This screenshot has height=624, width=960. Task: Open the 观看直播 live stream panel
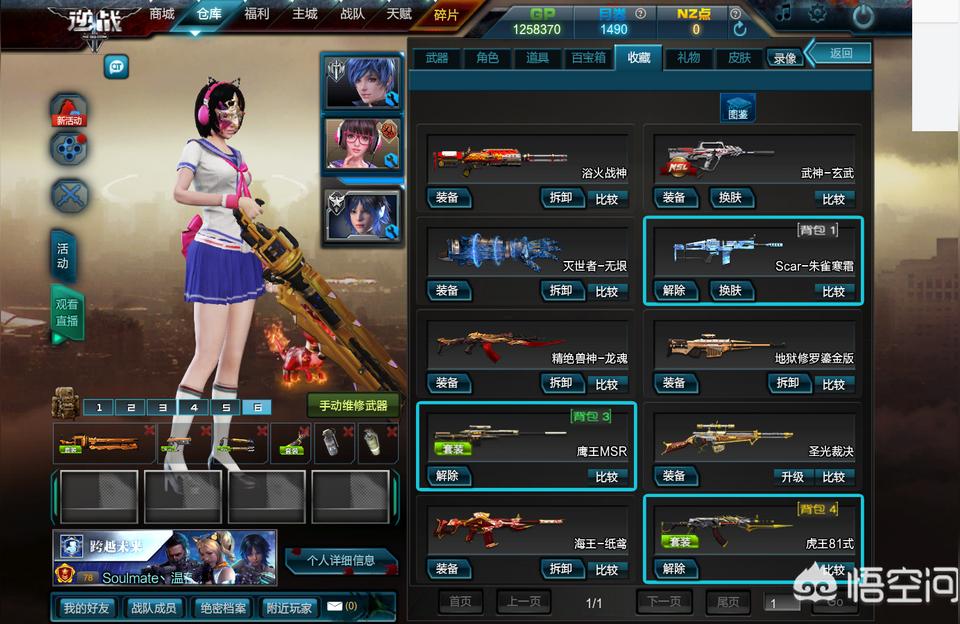(66, 313)
